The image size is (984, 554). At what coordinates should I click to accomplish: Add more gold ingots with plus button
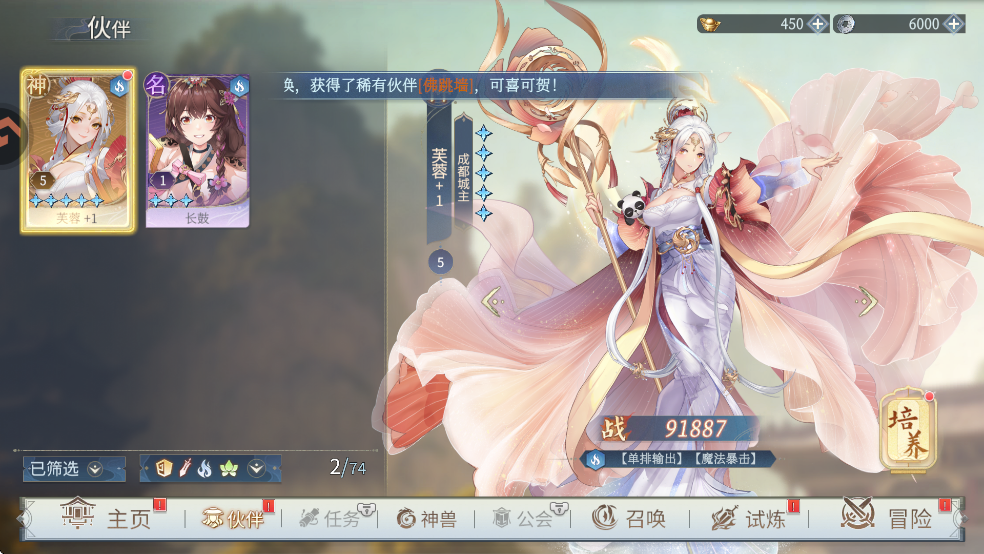pyautogui.click(x=817, y=24)
